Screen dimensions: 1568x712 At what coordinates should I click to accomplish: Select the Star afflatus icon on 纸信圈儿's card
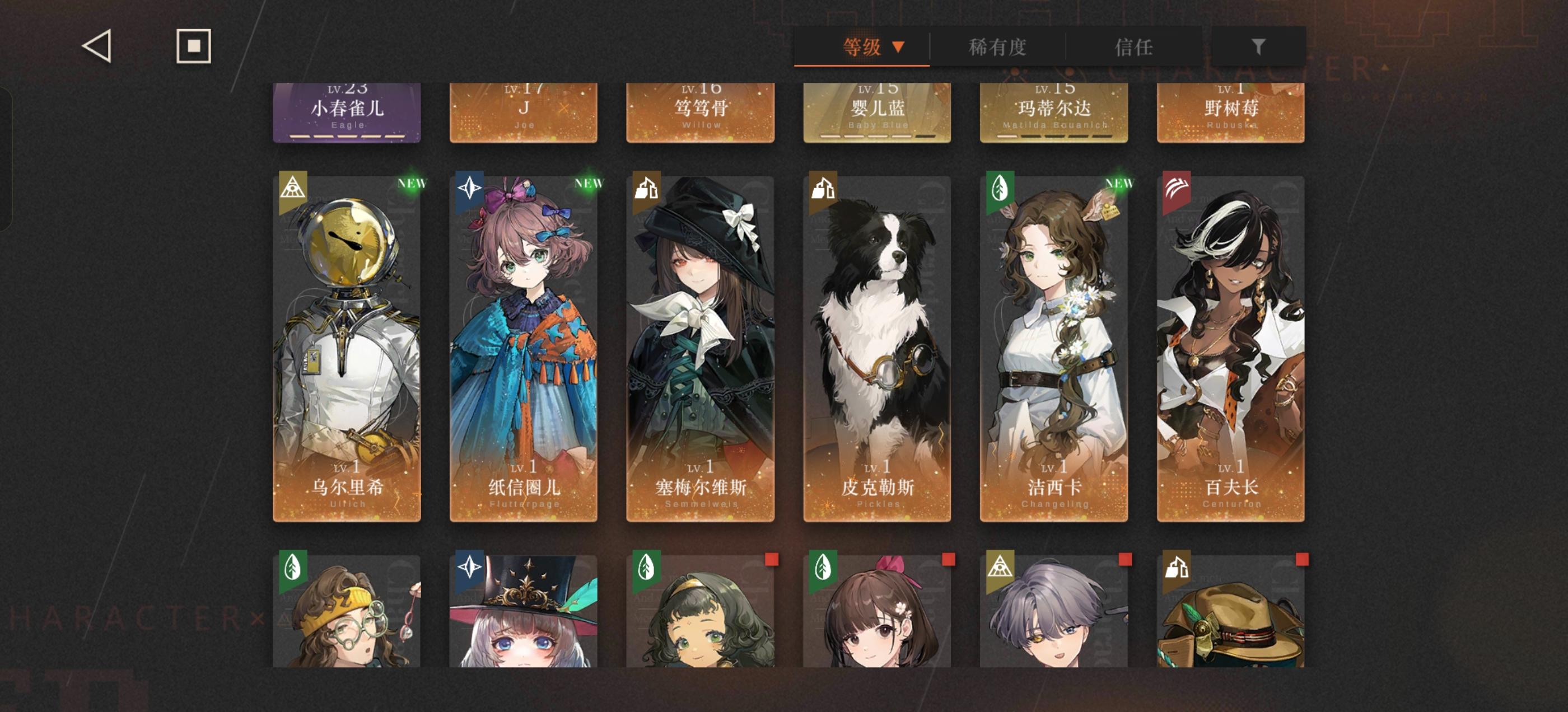[x=471, y=189]
